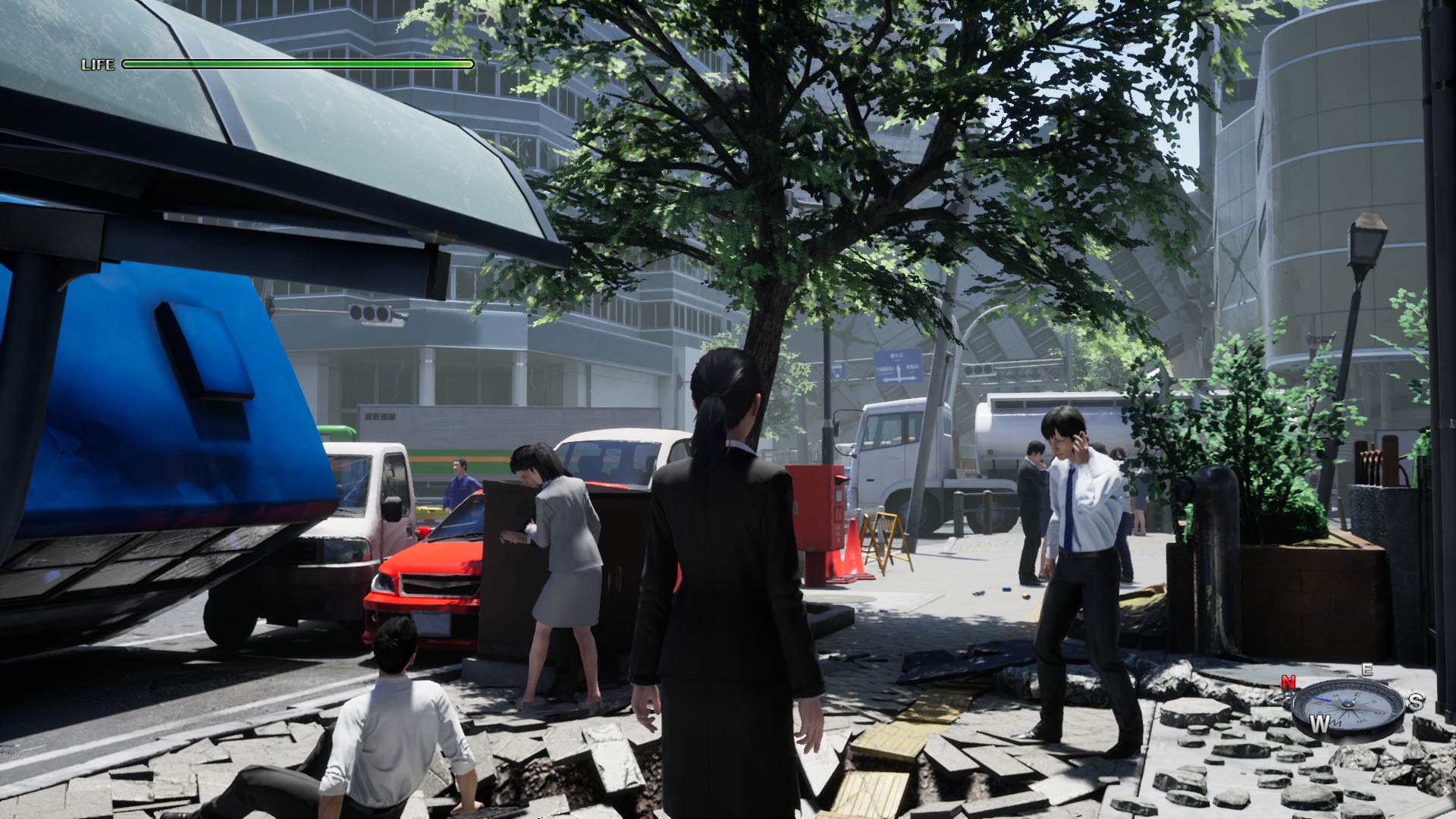Click the LIFE label in the HUD
Viewport: 1456px width, 819px height.
[x=97, y=64]
